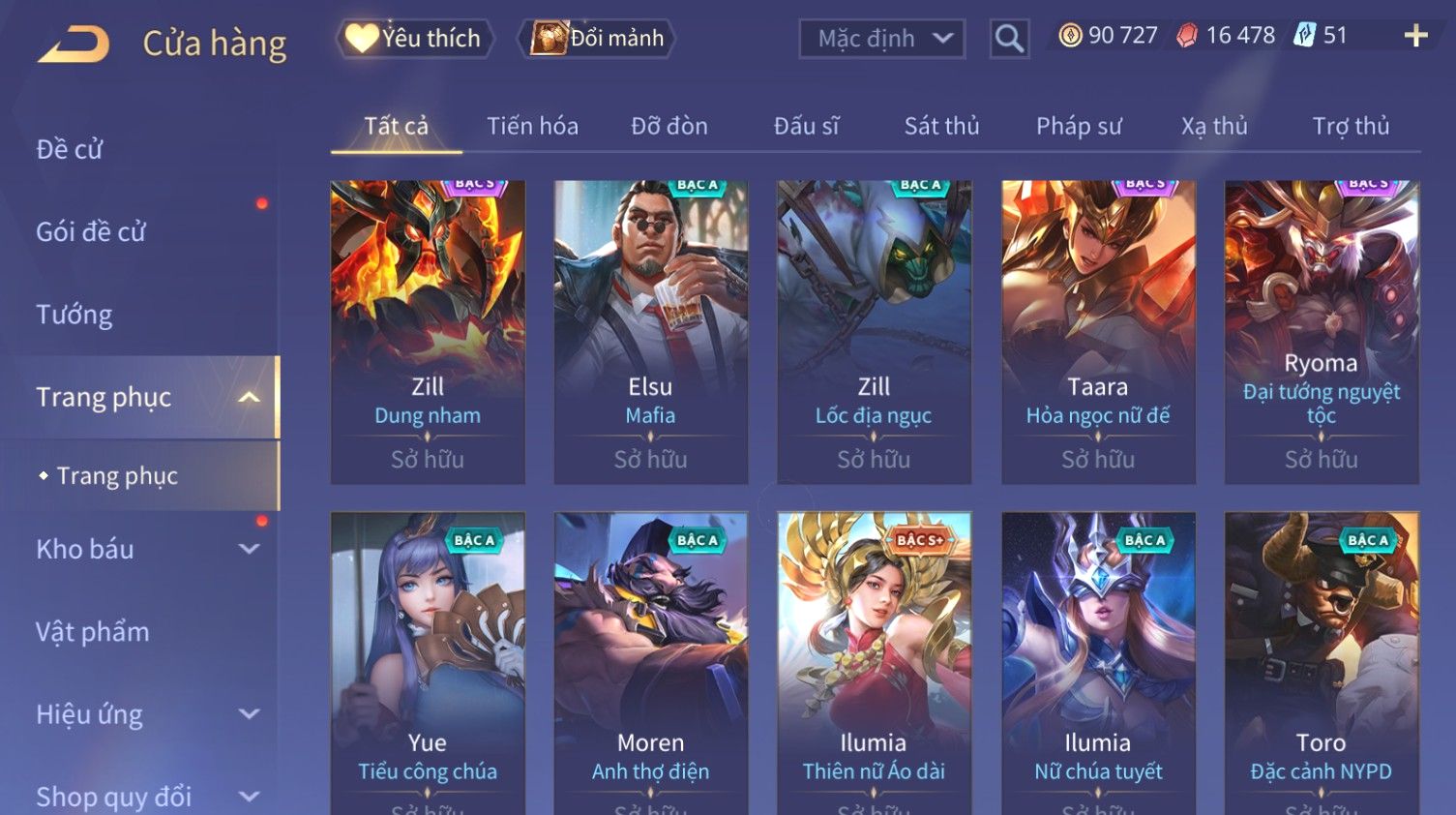Select the Pháp sư tab

click(x=1079, y=126)
